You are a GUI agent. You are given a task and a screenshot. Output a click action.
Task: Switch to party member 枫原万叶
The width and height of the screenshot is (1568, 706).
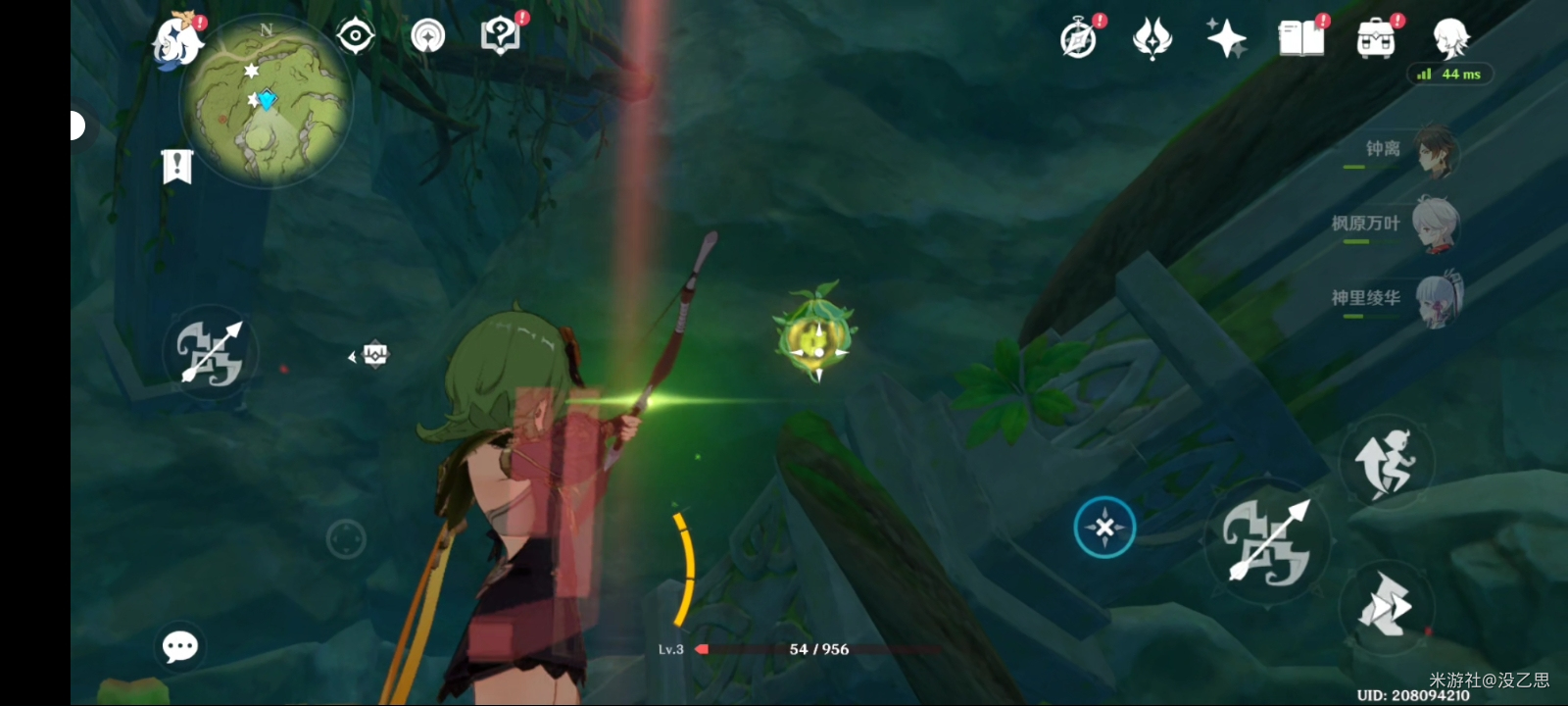pos(1437,225)
